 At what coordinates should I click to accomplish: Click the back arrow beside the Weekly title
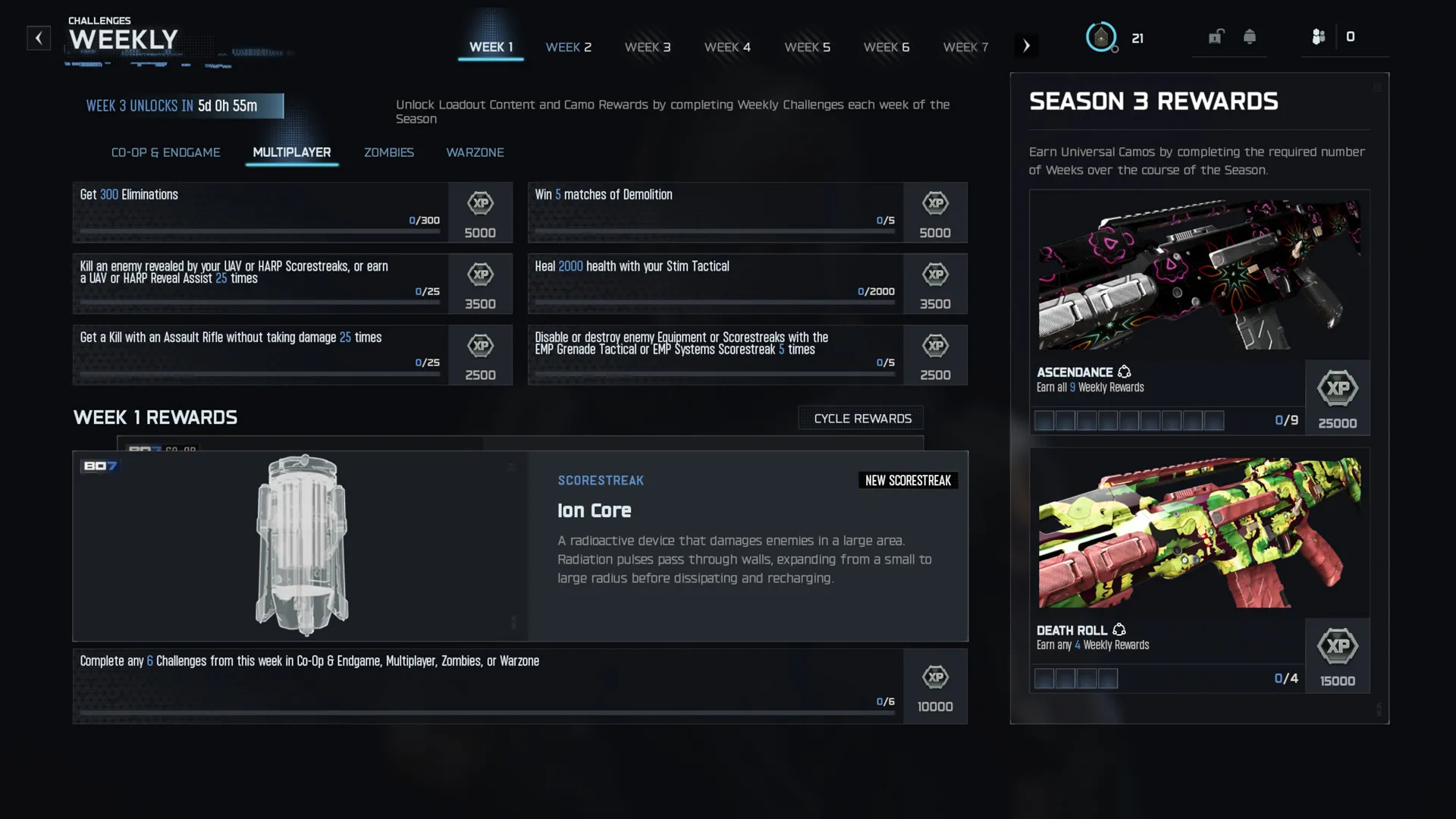pyautogui.click(x=39, y=38)
